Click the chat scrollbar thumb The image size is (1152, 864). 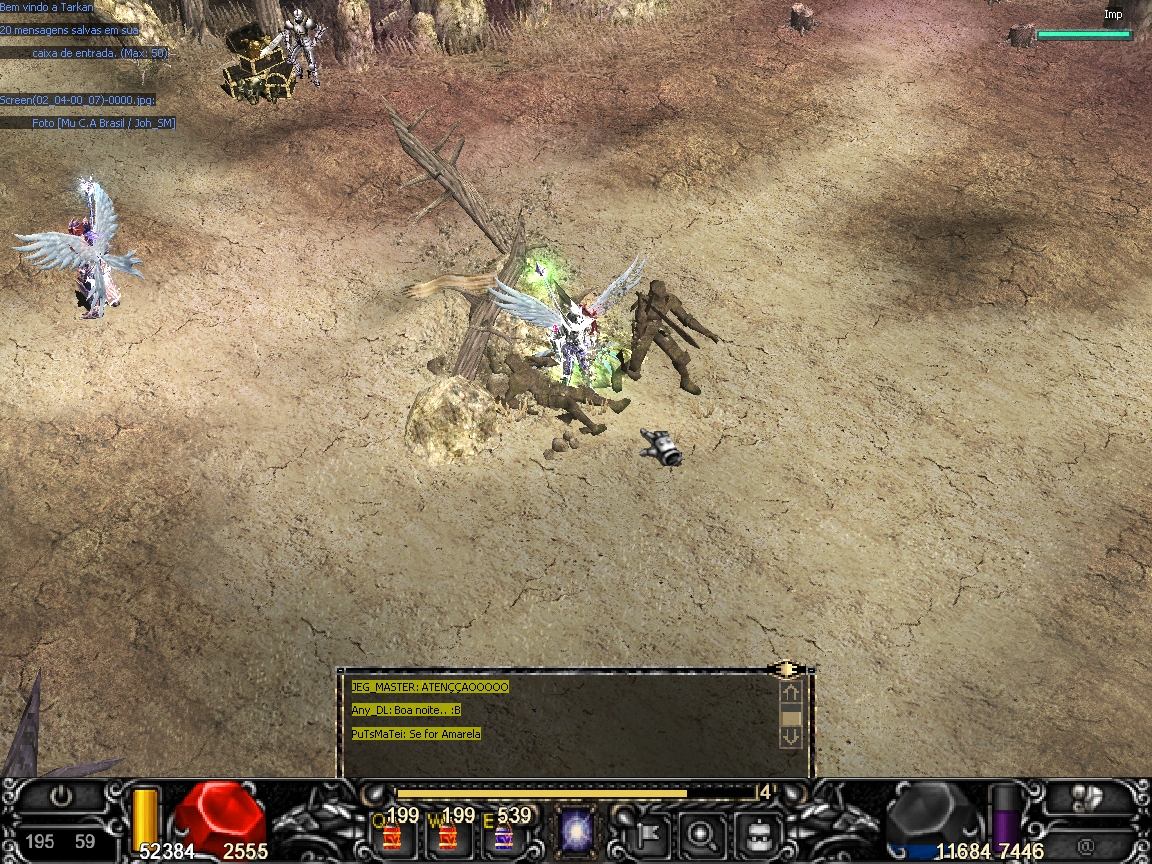pos(791,717)
